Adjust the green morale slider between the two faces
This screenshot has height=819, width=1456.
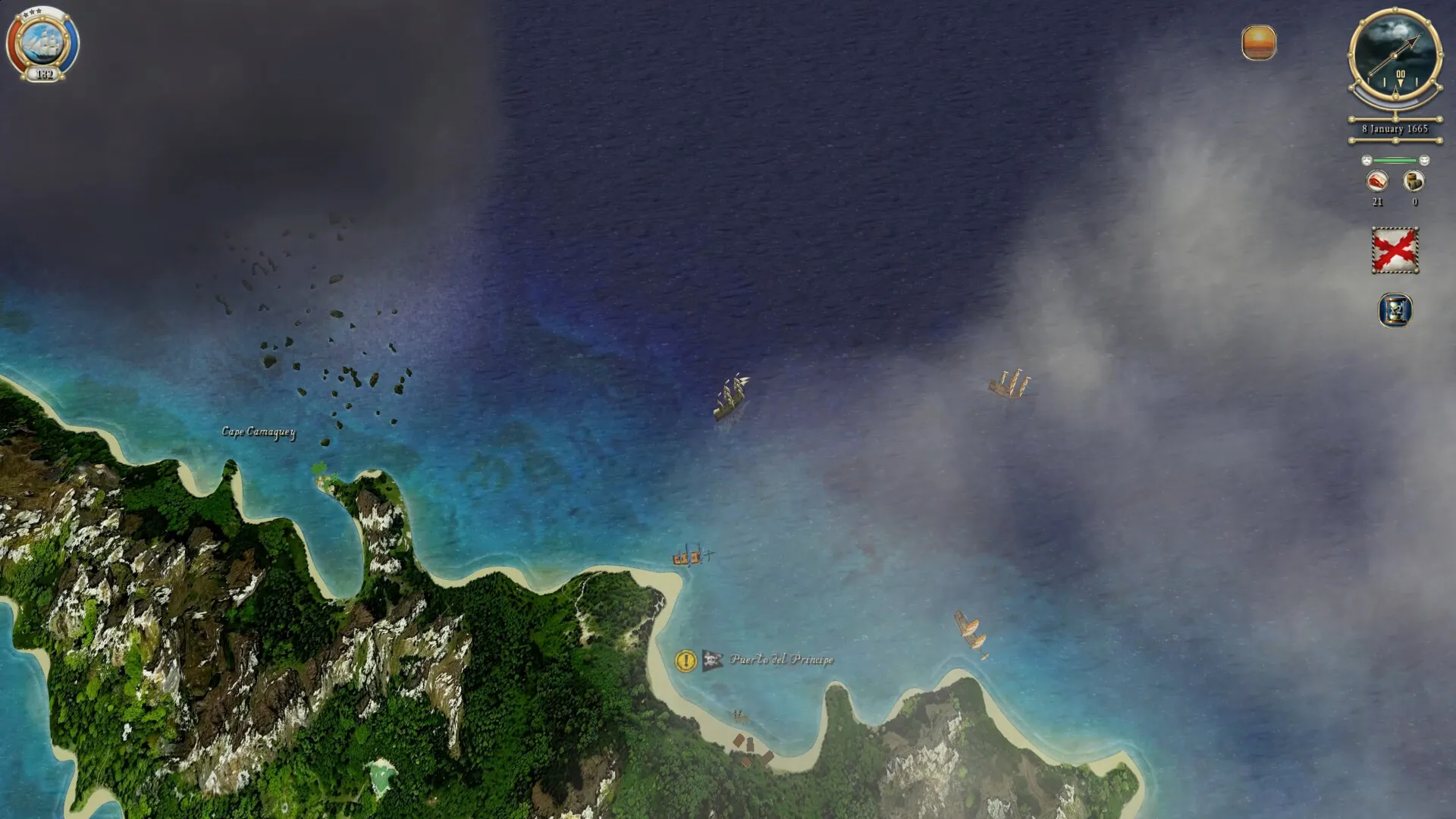1395,160
